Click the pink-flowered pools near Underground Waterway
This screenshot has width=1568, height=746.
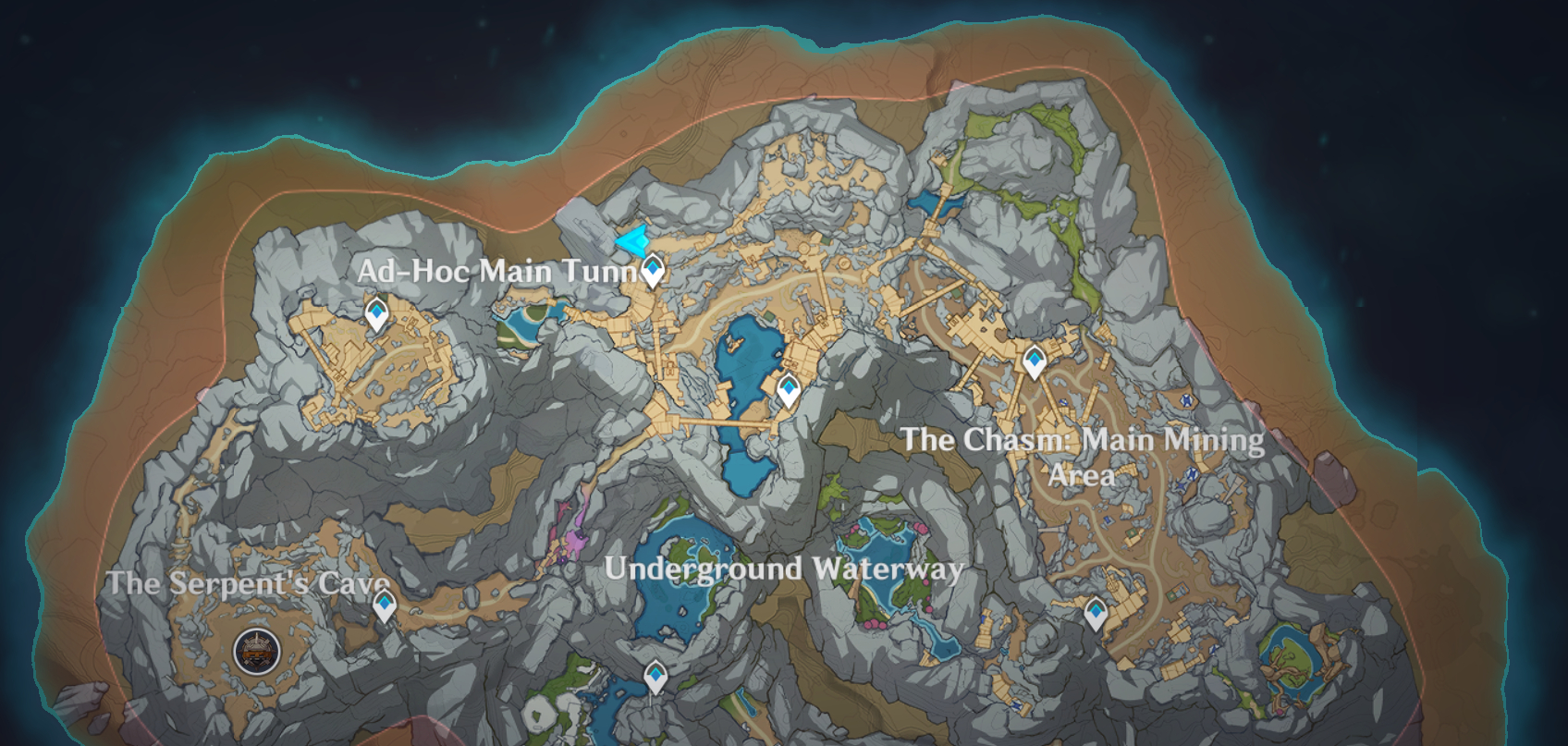(x=883, y=559)
